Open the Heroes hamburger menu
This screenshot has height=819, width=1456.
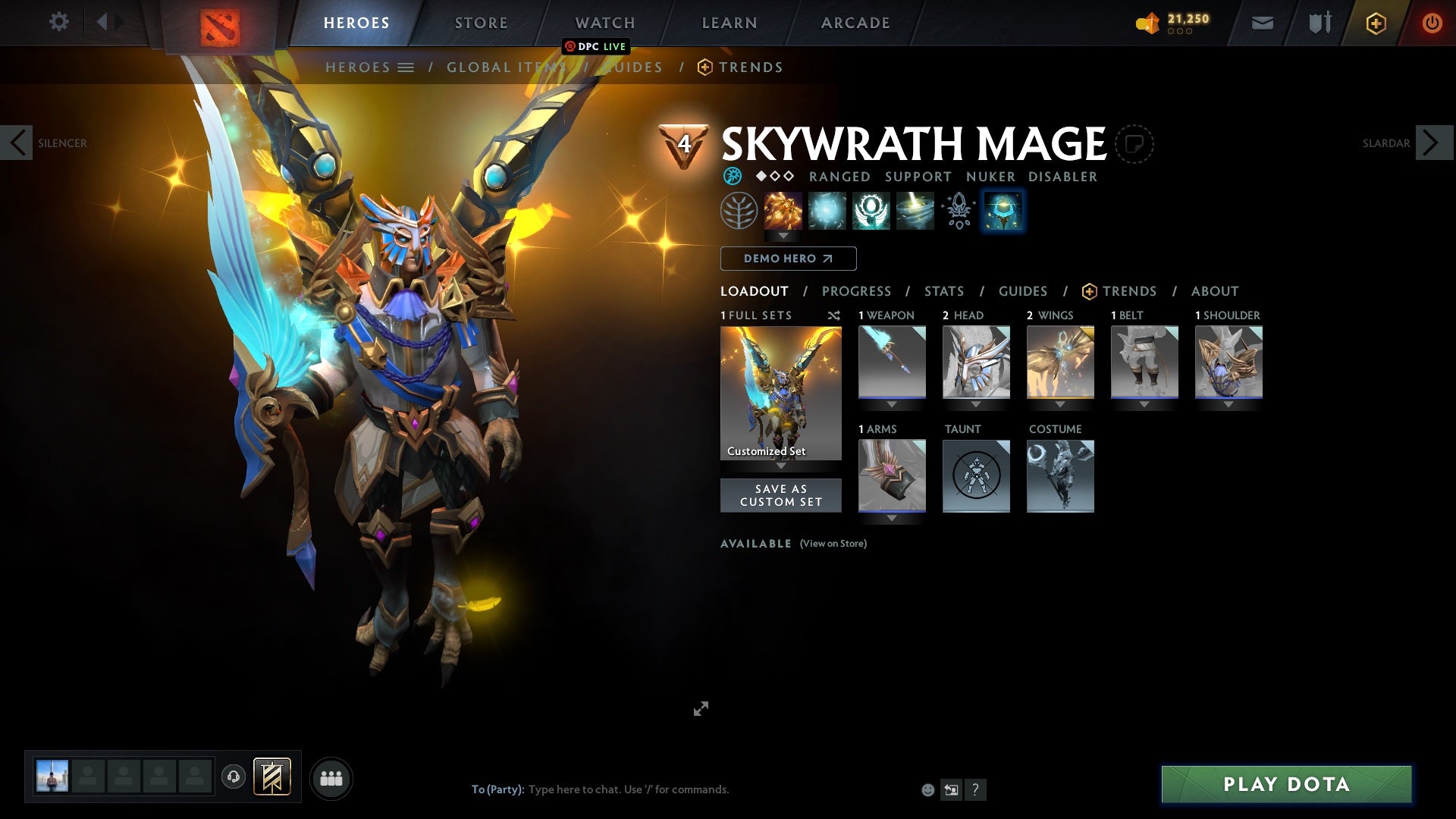click(406, 67)
